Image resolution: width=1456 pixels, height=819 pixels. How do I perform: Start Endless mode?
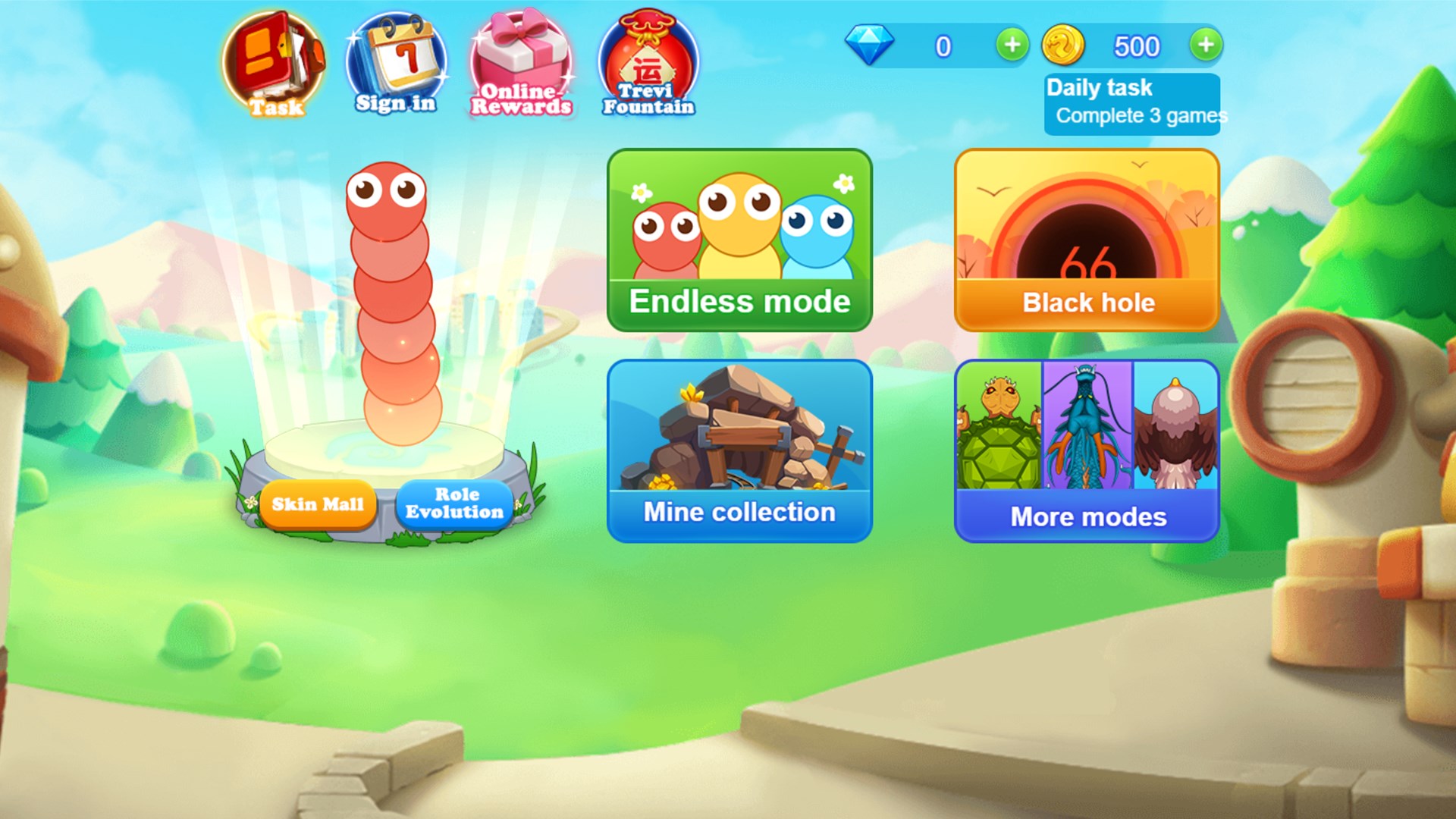739,239
